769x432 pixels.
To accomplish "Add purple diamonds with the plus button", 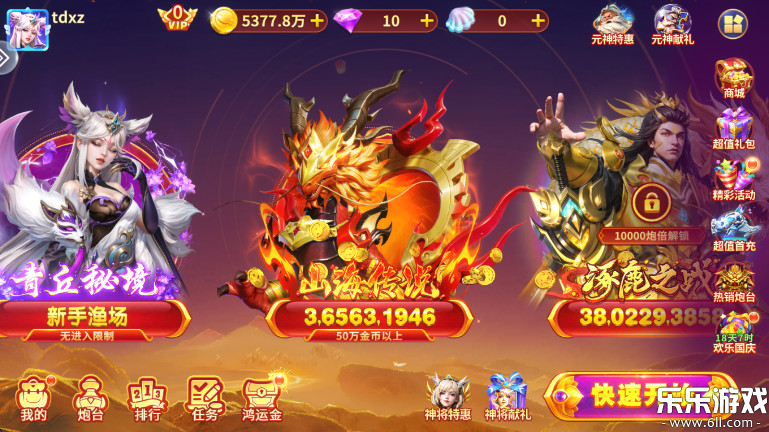I will (x=427, y=20).
